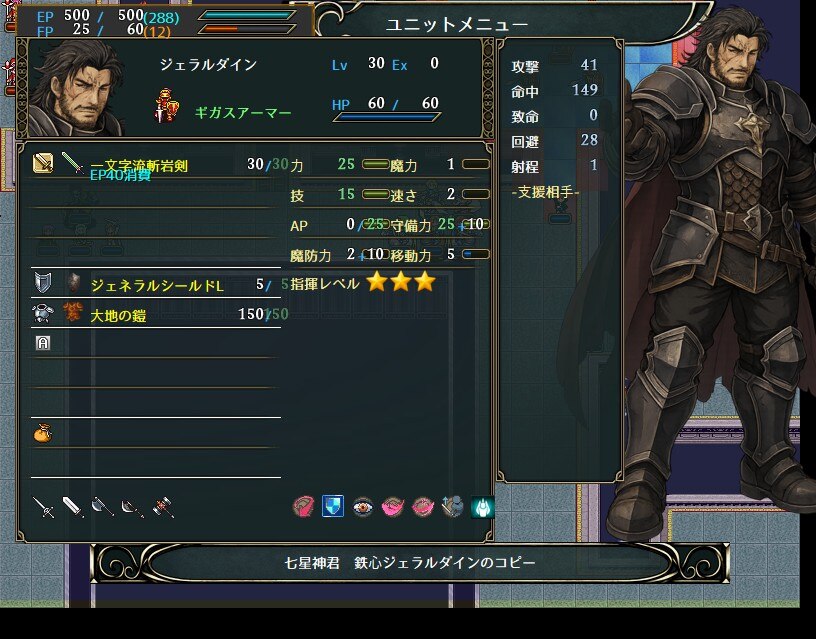Click the greatsword weapon proficiency icon
816x639 pixels.
click(73, 507)
